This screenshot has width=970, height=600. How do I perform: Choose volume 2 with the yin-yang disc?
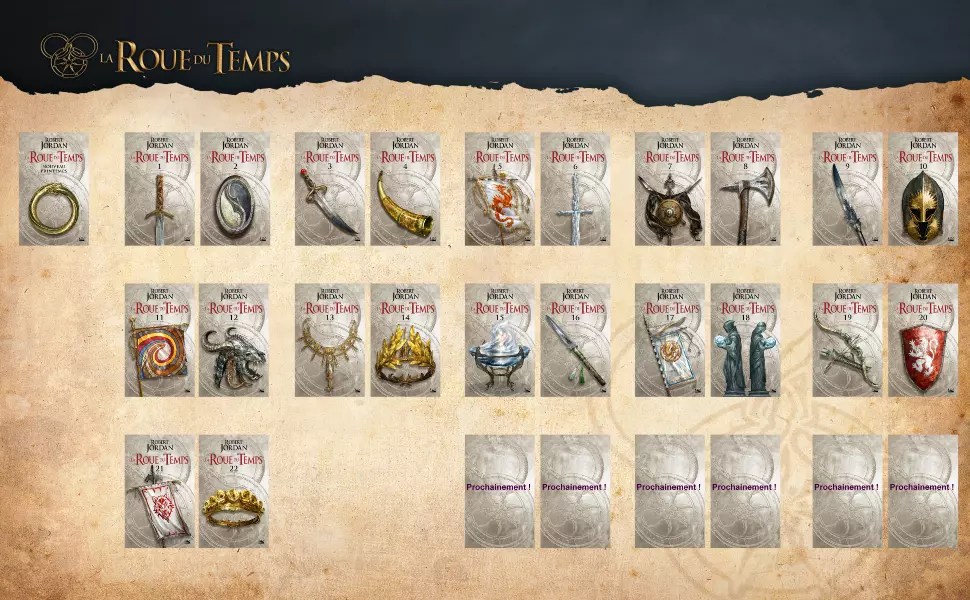click(x=235, y=189)
